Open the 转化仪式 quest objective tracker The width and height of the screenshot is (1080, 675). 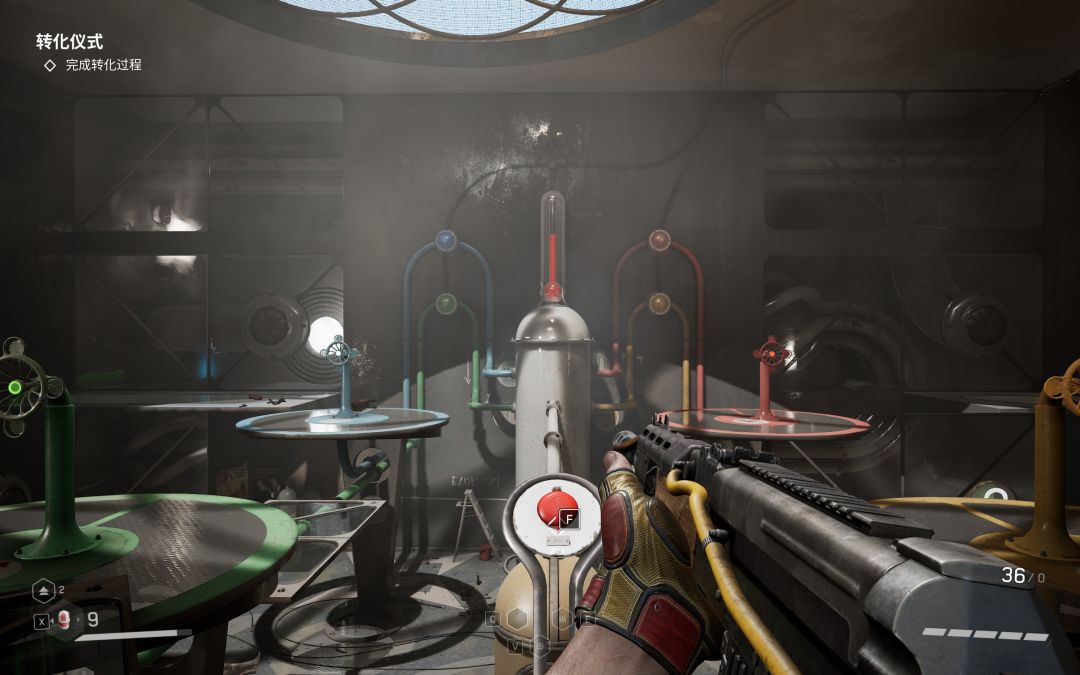tap(70, 42)
